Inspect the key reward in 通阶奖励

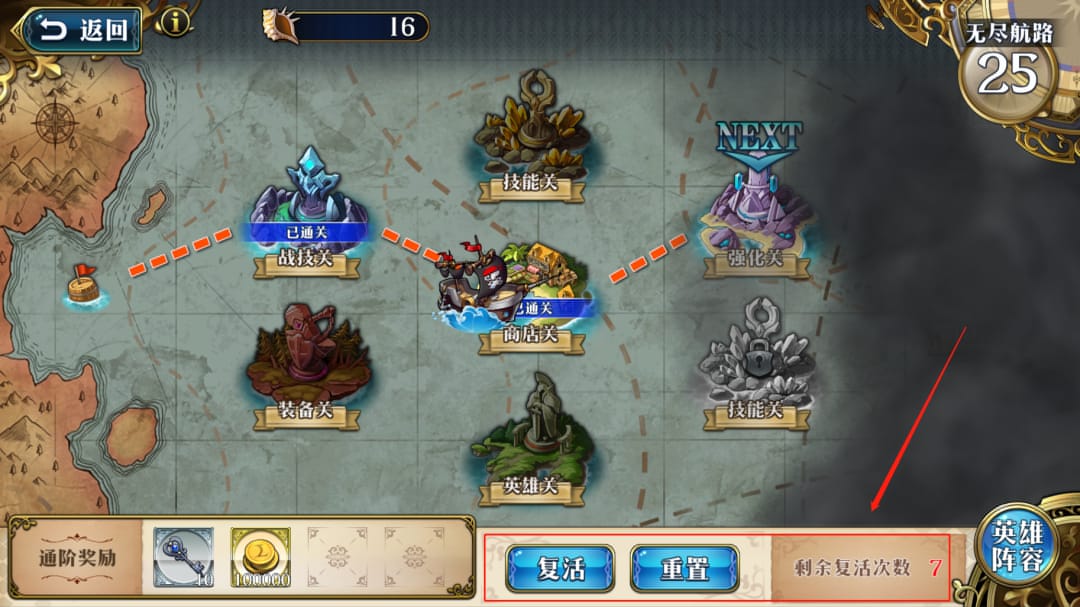183,557
